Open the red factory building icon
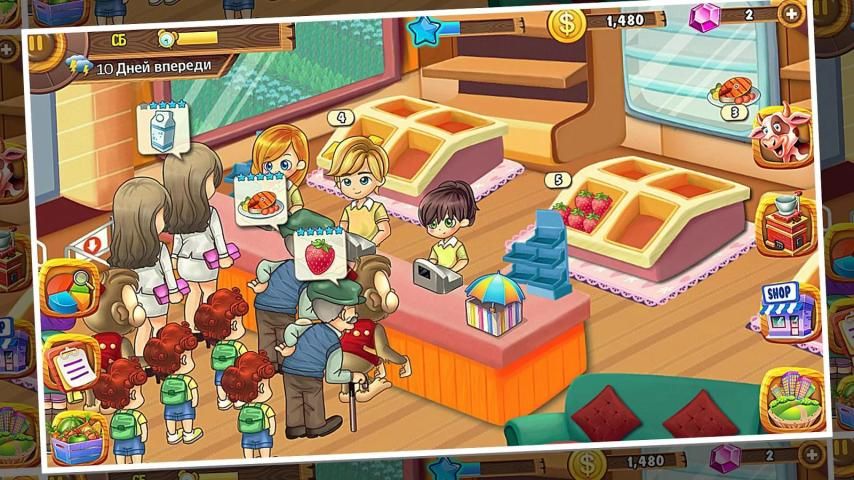The image size is (854, 480). coord(785,223)
